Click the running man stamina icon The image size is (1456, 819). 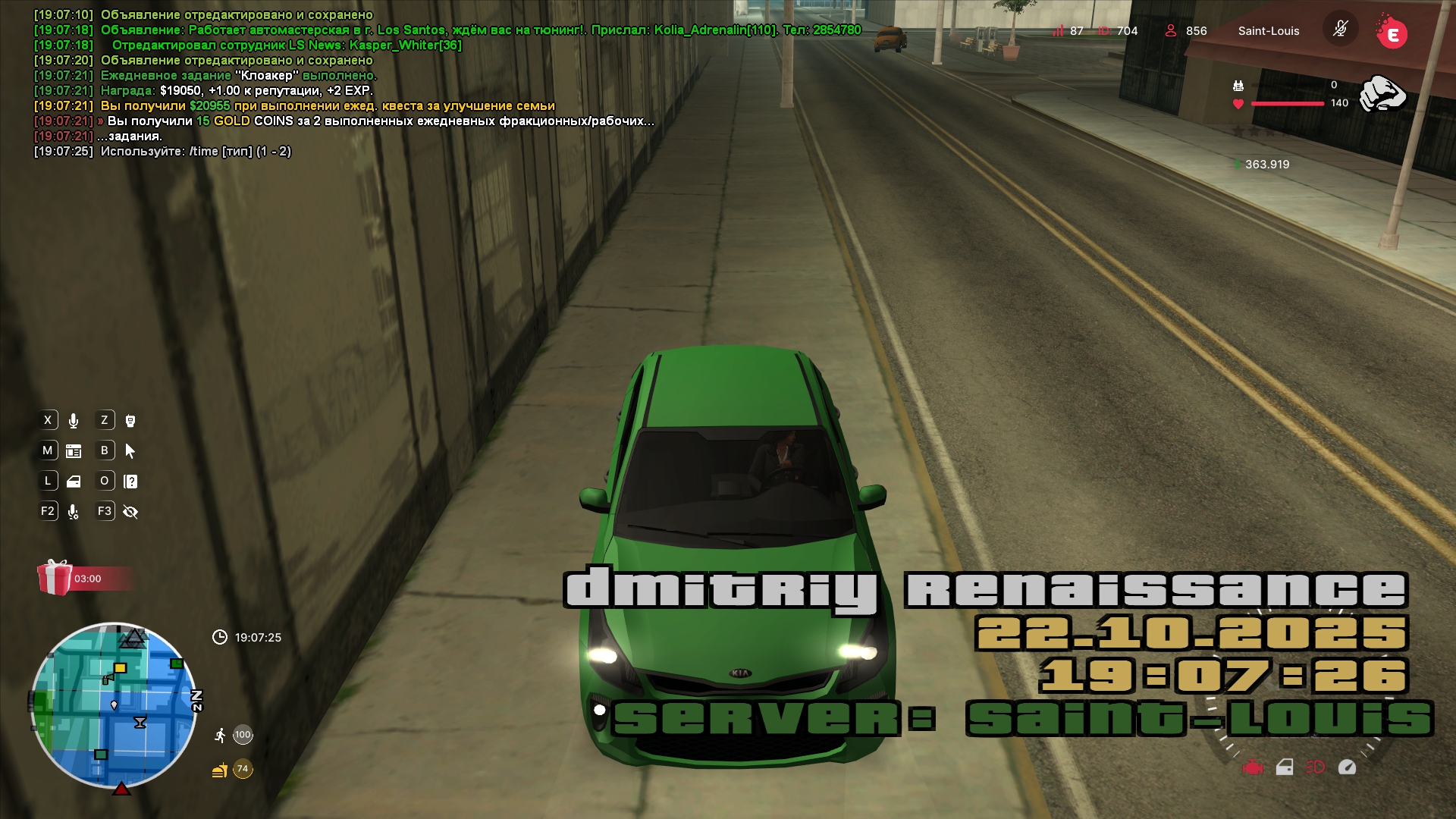coord(220,735)
